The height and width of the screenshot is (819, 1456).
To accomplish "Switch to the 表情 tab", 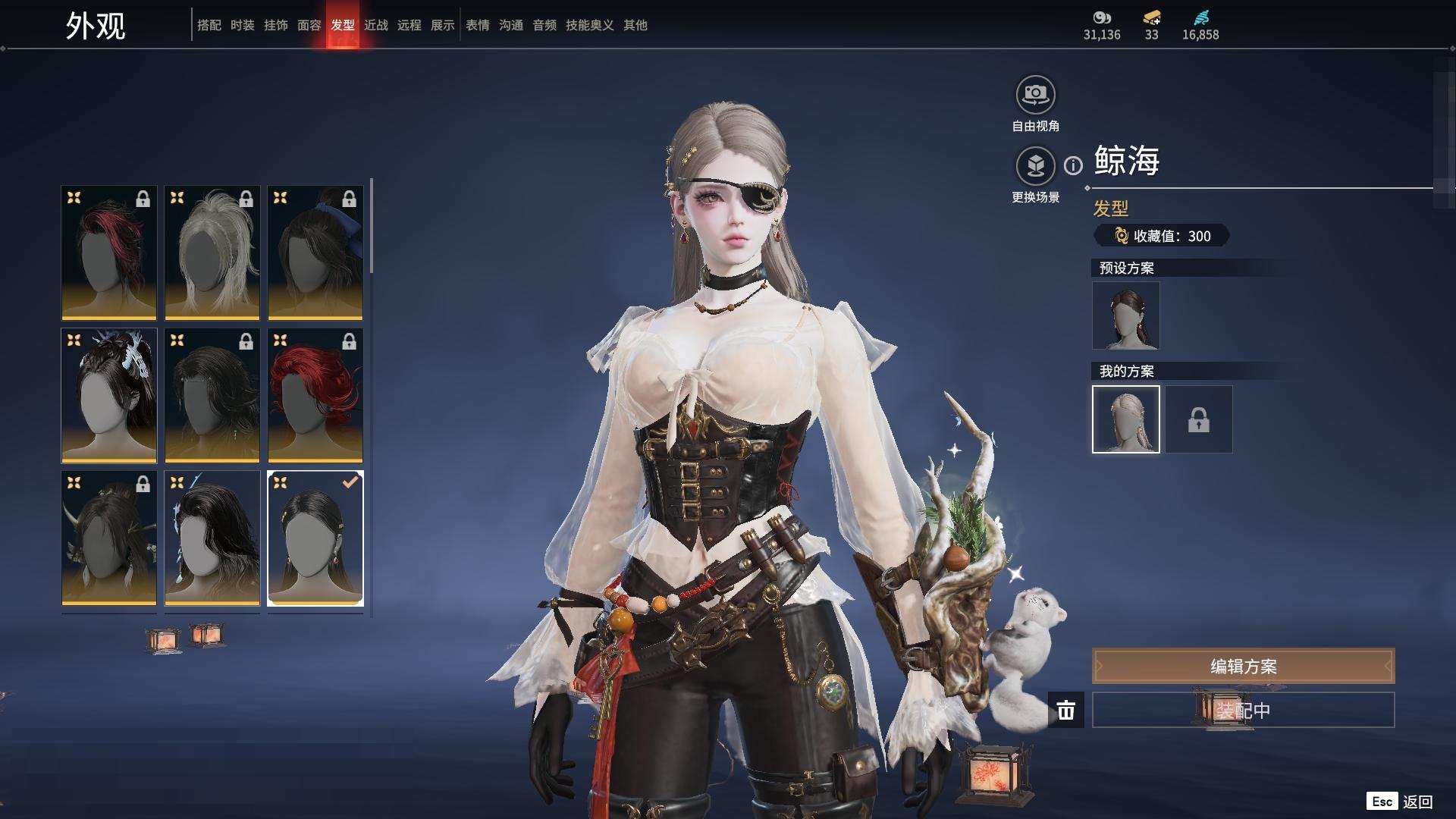I will coord(478,25).
